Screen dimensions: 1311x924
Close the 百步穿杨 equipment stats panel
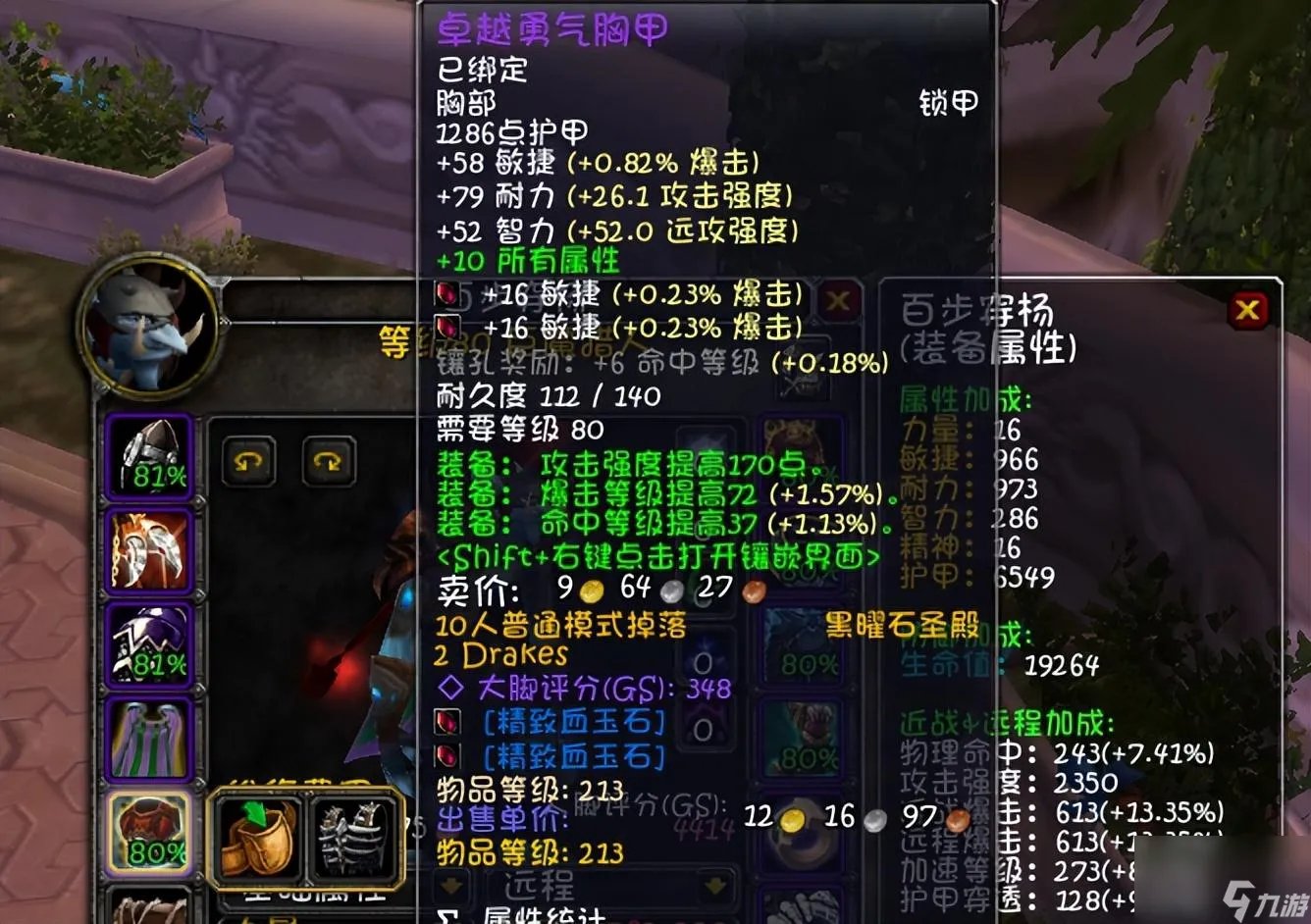[x=1248, y=310]
